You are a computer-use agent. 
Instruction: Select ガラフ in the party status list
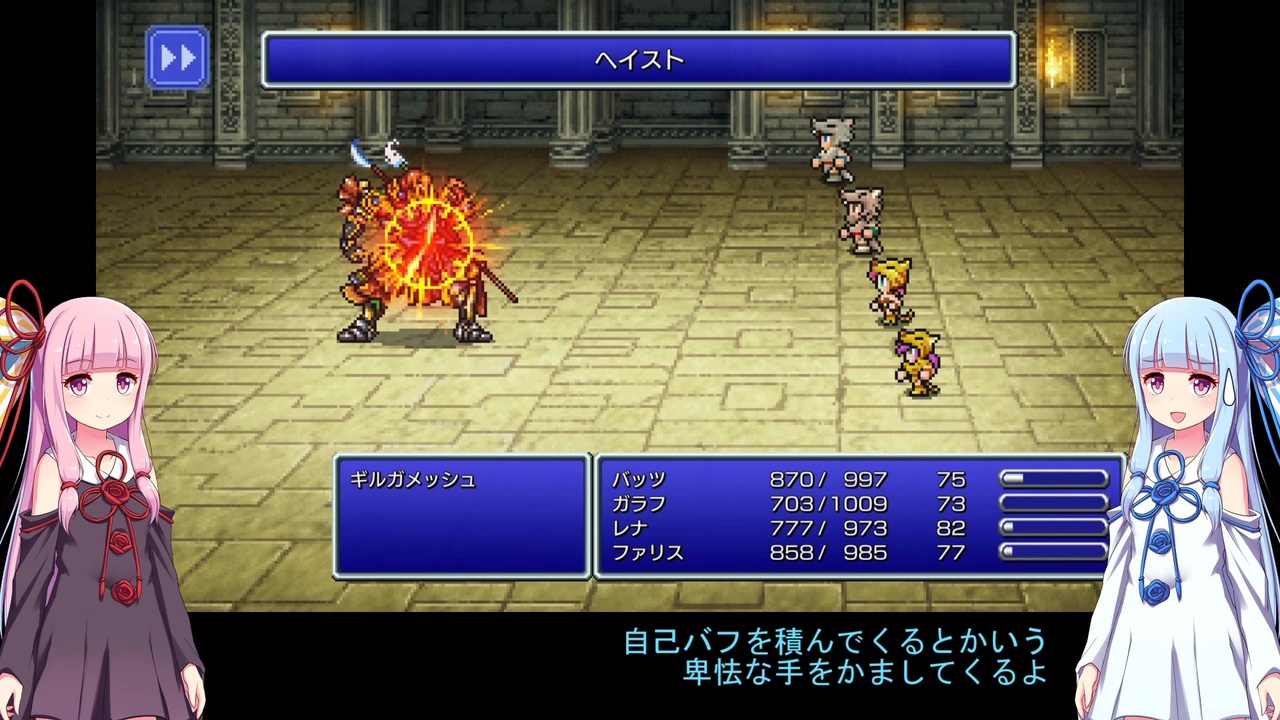click(639, 504)
